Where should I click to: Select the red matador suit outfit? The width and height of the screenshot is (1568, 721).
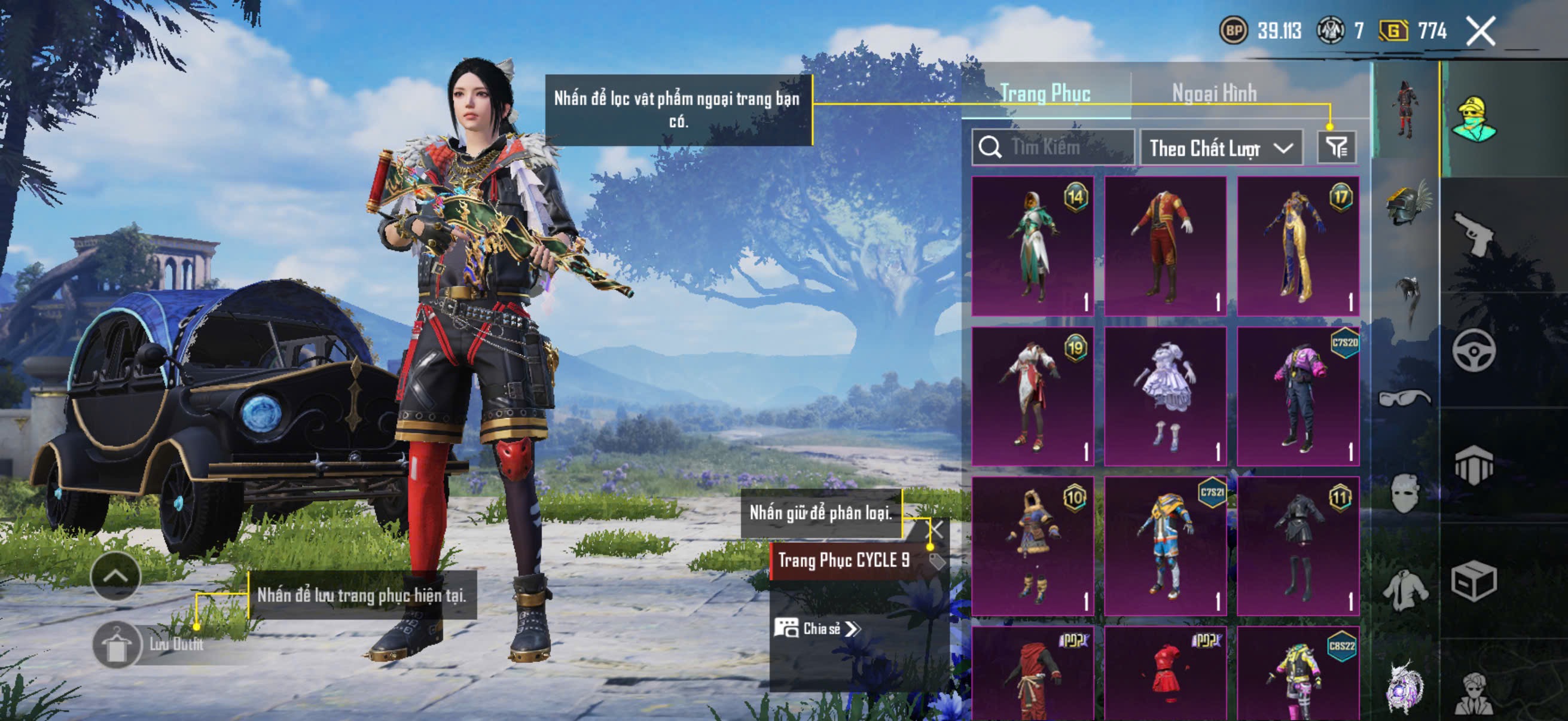[1165, 246]
